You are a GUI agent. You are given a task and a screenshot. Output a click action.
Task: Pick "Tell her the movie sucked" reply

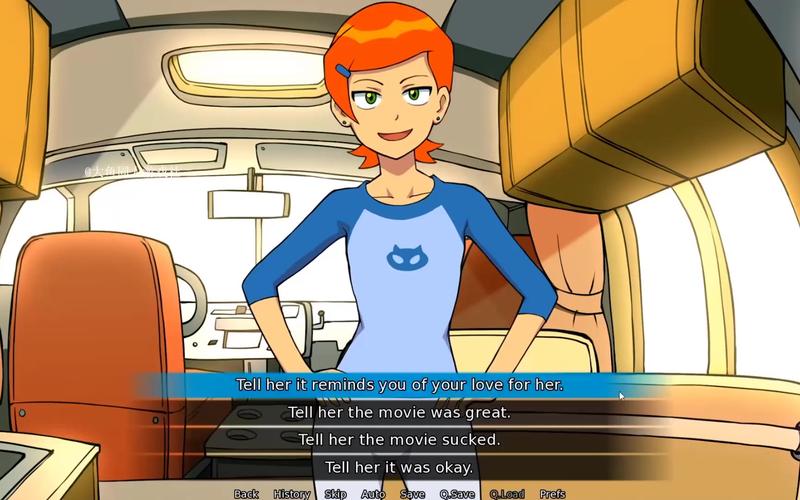point(400,439)
